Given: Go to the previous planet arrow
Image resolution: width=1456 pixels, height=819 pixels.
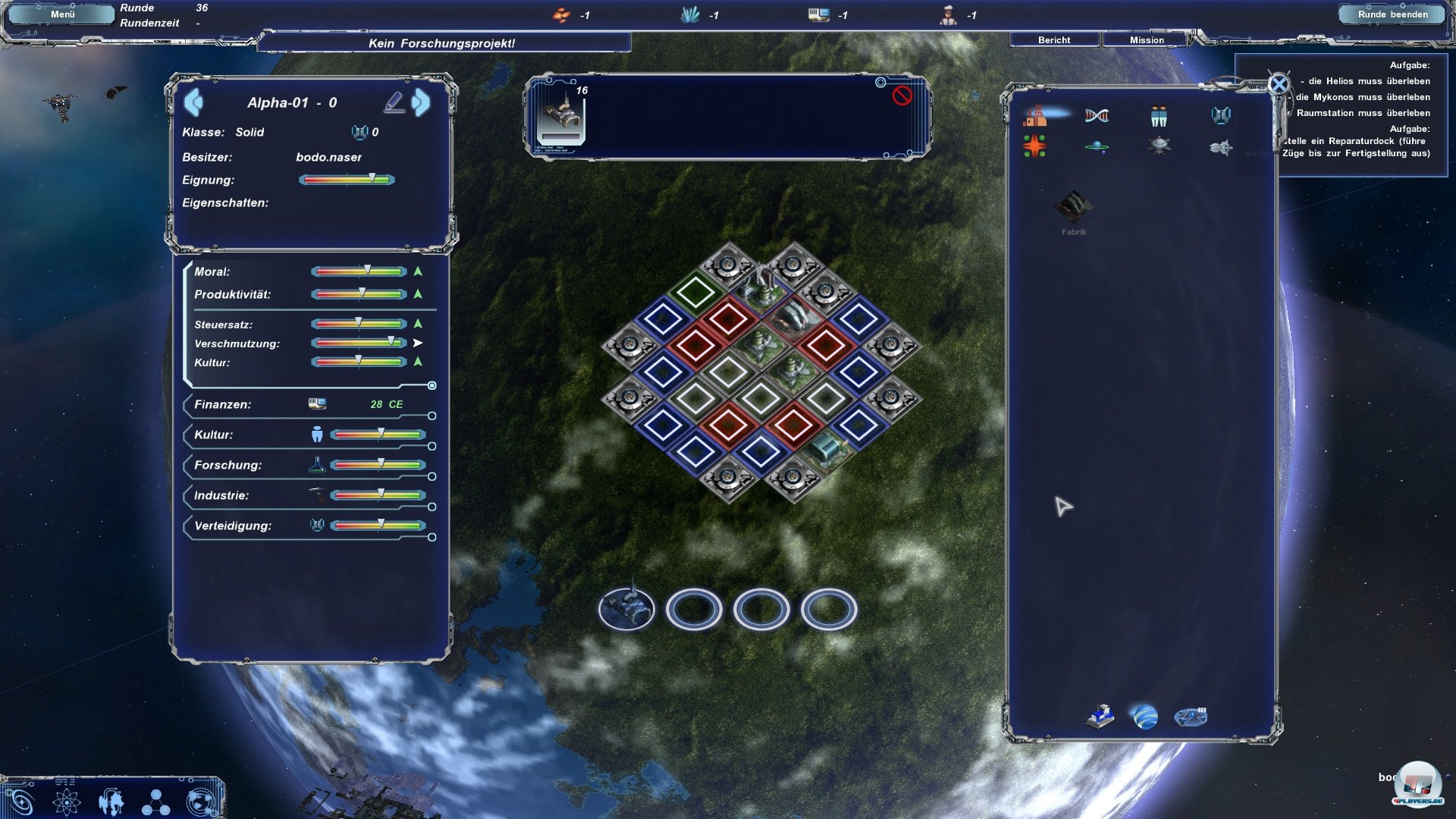Looking at the screenshot, I should click(193, 102).
